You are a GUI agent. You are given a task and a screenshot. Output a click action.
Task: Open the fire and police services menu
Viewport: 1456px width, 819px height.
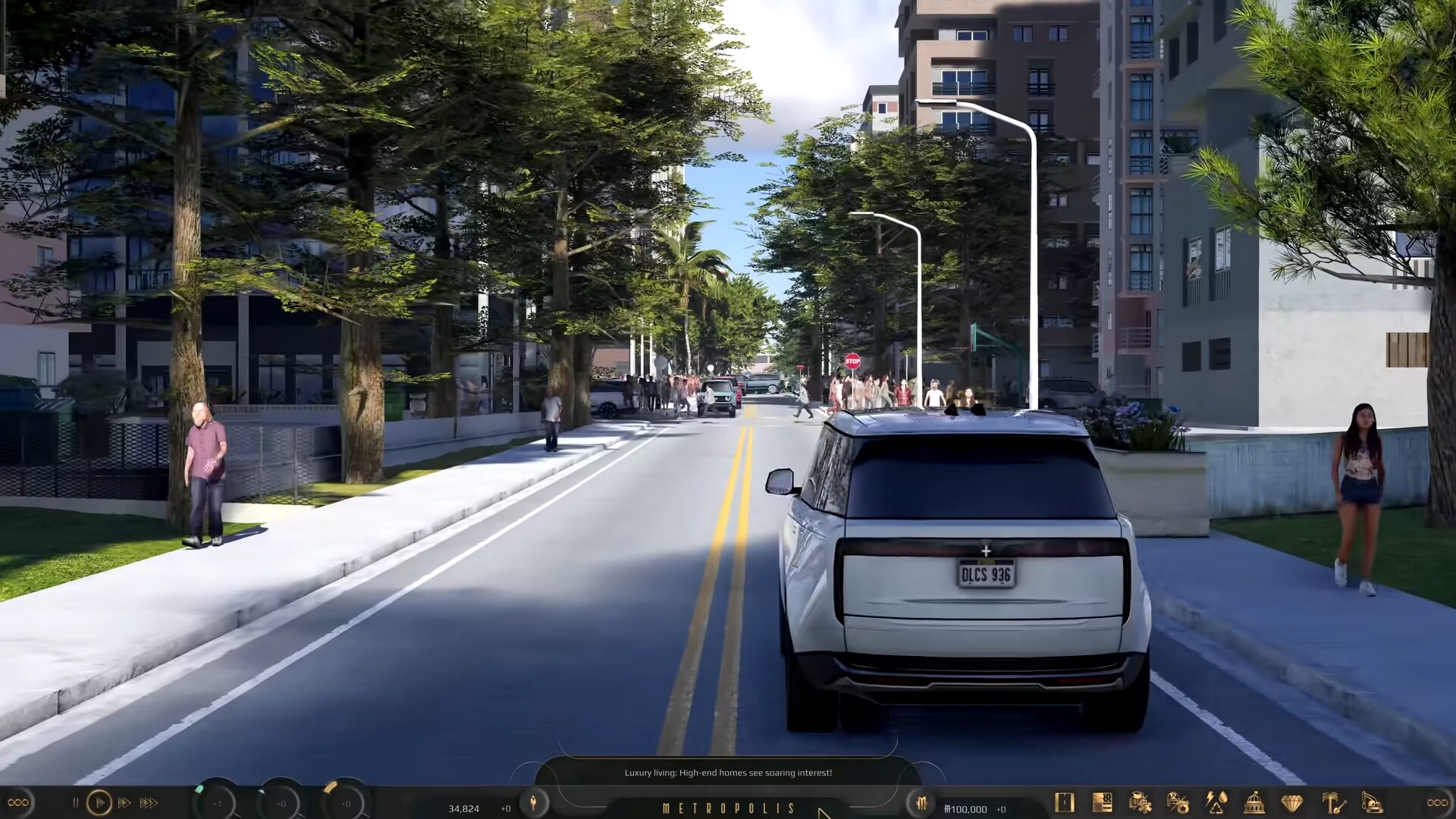tap(1178, 802)
